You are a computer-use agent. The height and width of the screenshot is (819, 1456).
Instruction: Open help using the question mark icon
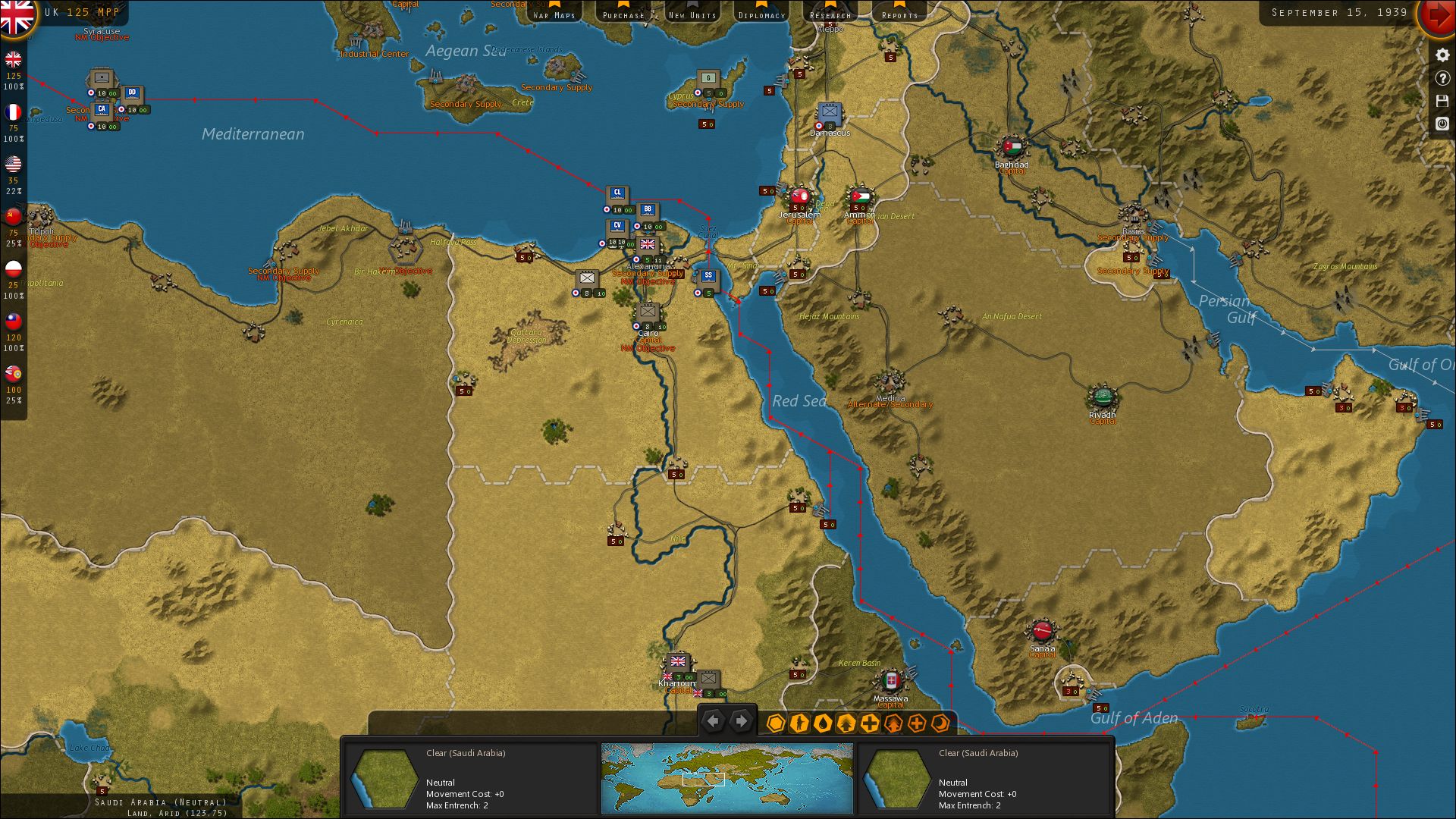pos(1441,78)
